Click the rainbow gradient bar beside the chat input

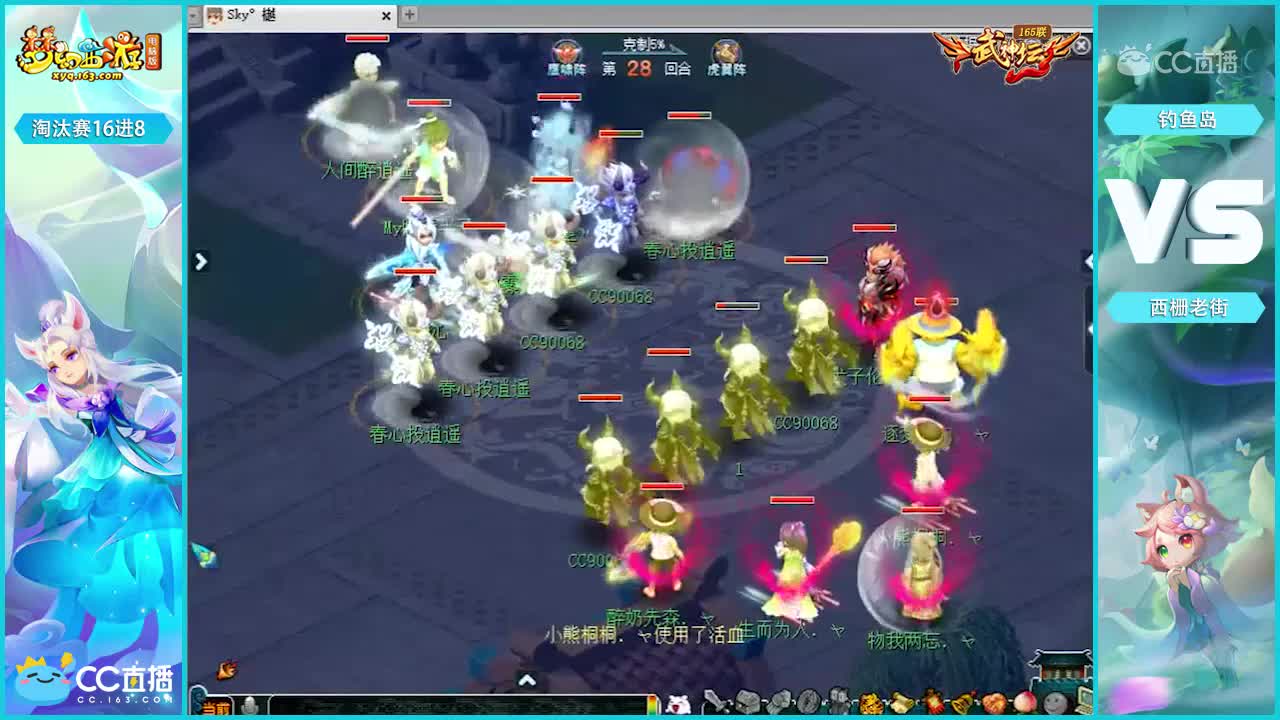pos(652,703)
